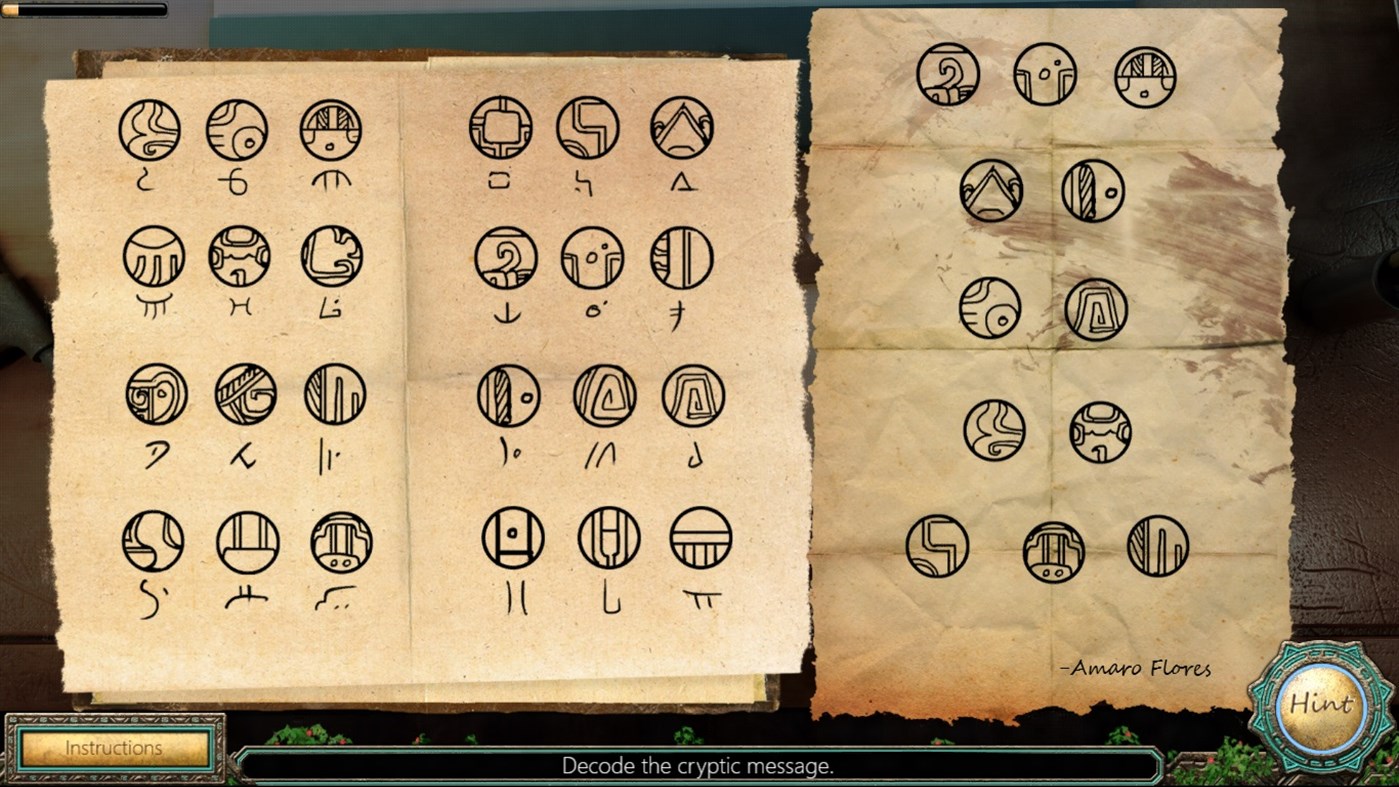Viewport: 1399px width, 787px height.
Task: Click the hook-shaped glyph near the message bottom
Action: (936, 545)
